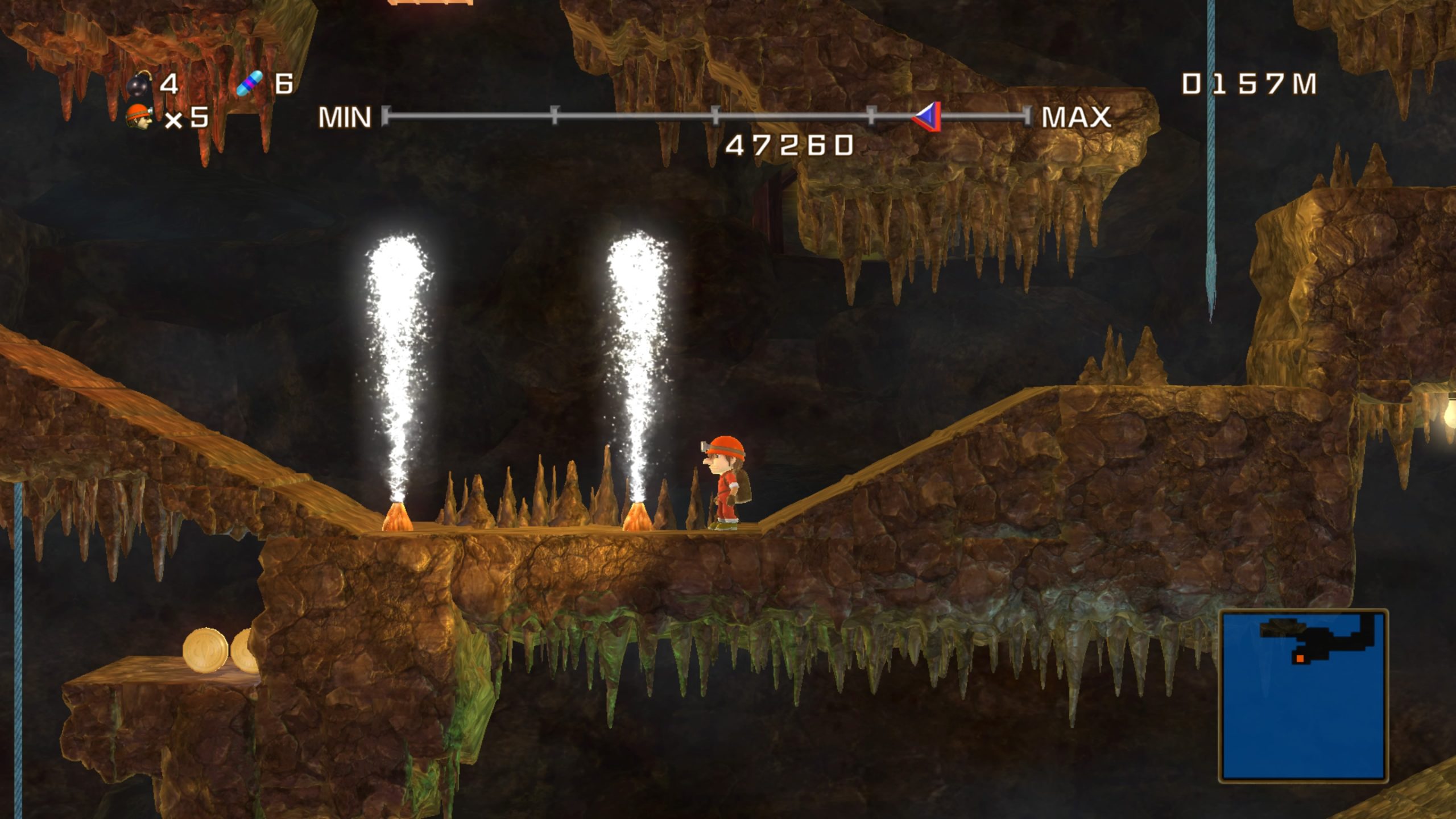Open the blue cave minimap
The height and width of the screenshot is (819, 1456).
(x=1303, y=695)
